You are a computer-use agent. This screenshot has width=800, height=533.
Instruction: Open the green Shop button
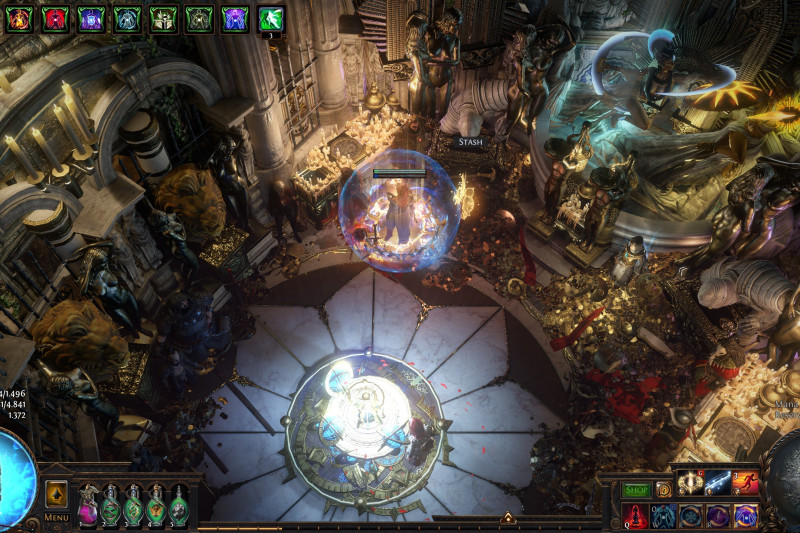pyautogui.click(x=637, y=490)
